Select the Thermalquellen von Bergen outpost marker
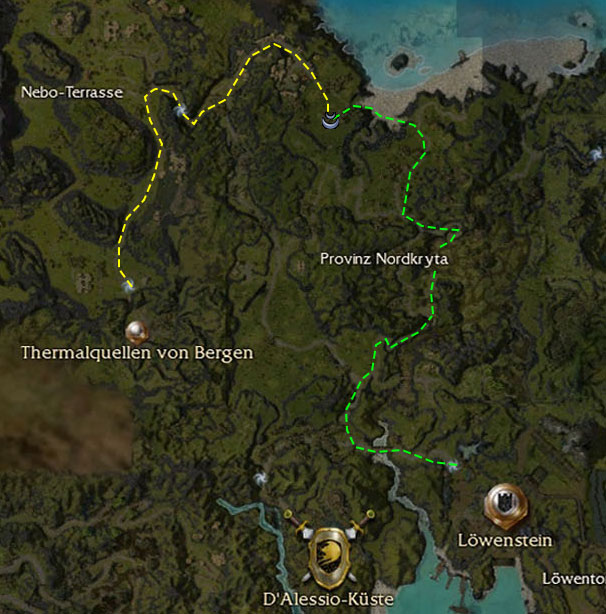Viewport: 606px width, 614px height. 137,330
